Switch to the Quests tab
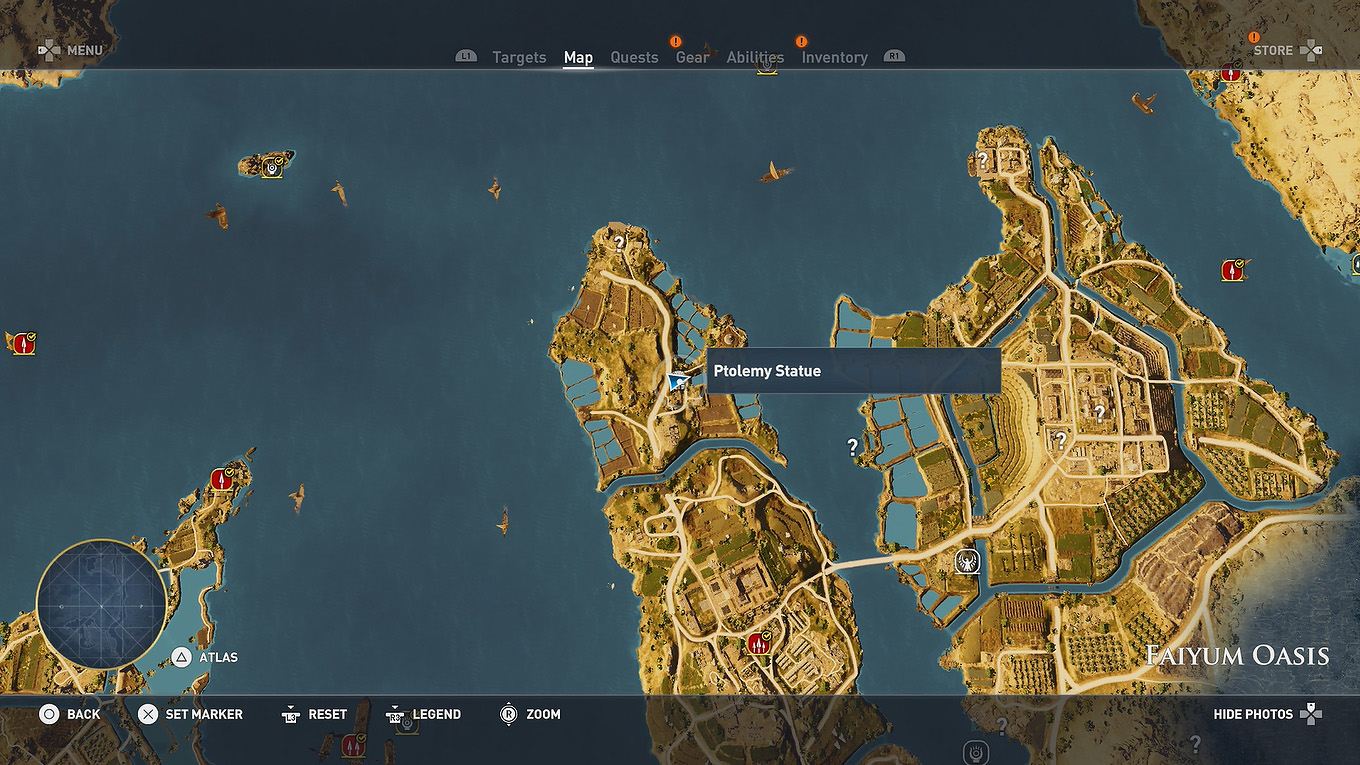 point(634,57)
